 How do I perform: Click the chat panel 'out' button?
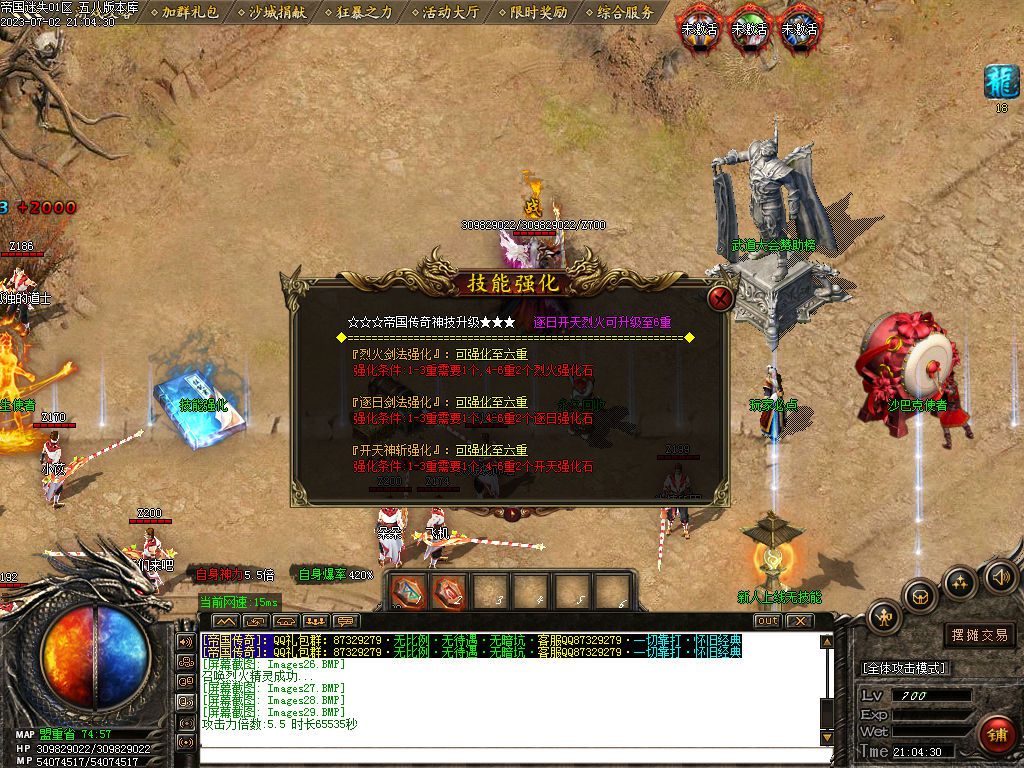tap(767, 621)
